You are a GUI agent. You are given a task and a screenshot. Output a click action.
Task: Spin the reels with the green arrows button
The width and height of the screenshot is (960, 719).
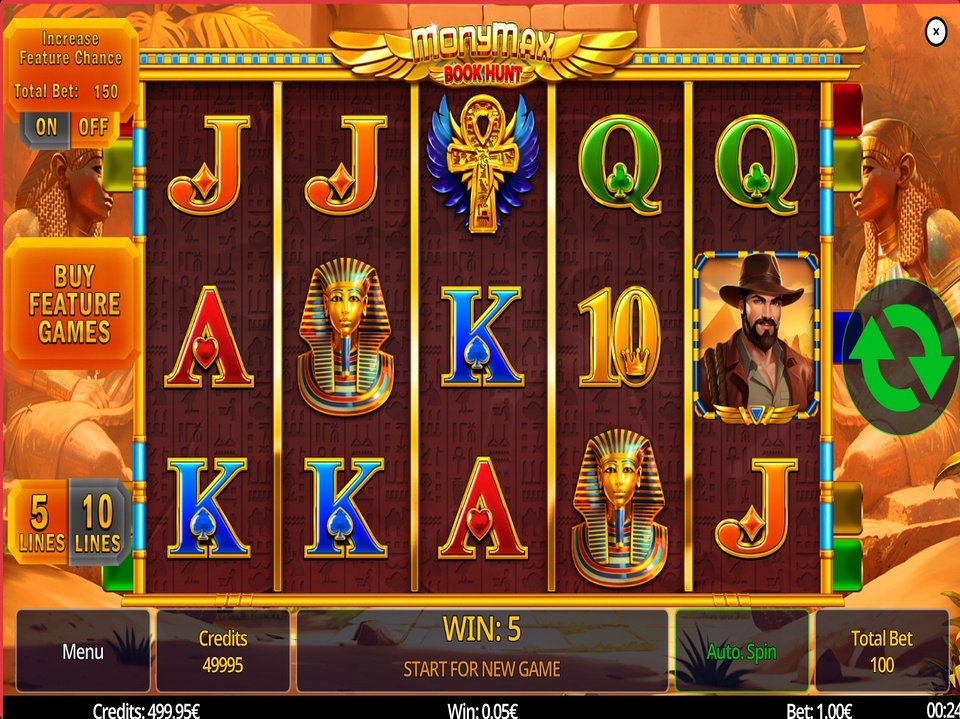pos(901,356)
